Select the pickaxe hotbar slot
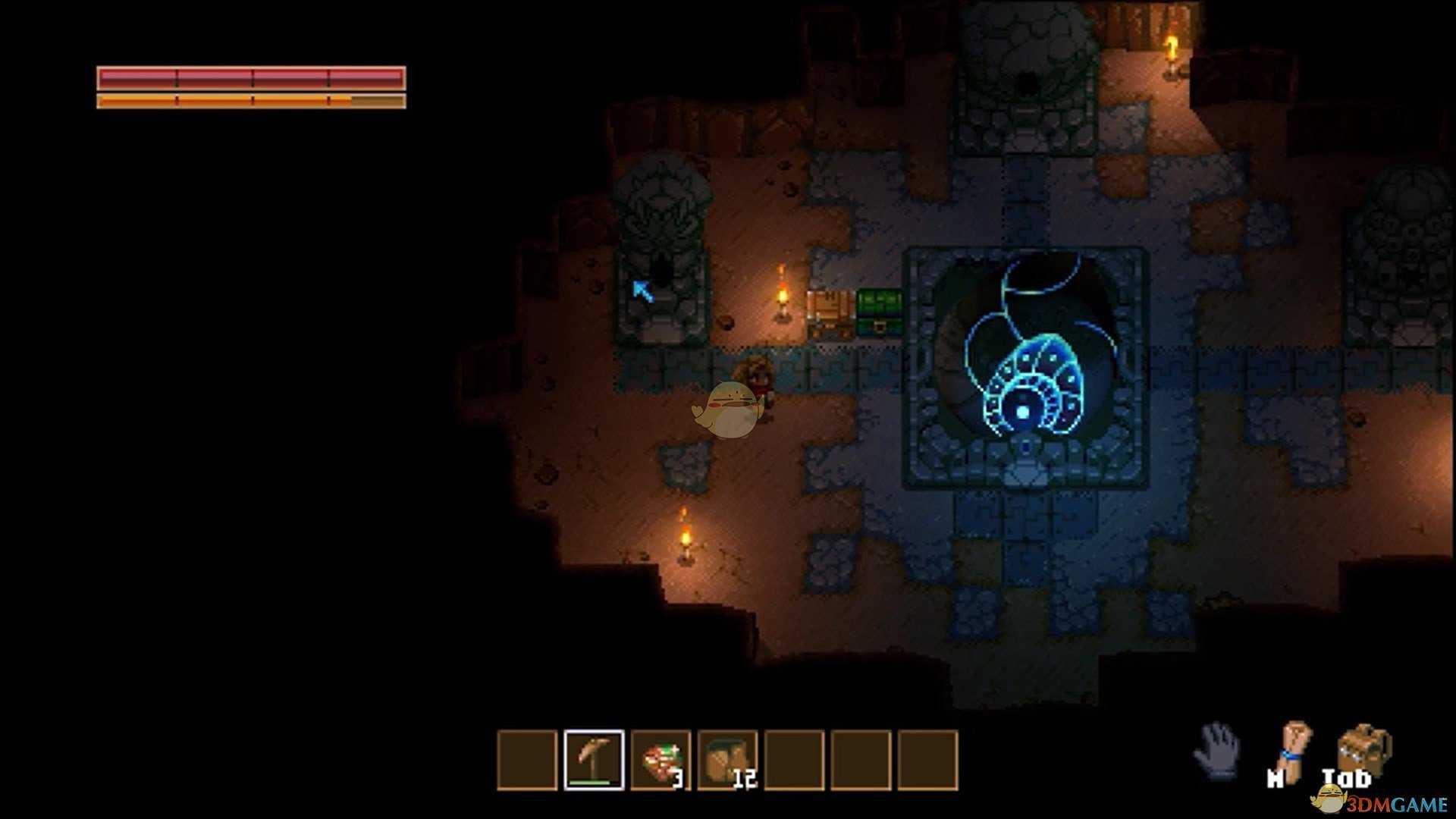Screen dimensions: 1456x819 [x=594, y=759]
